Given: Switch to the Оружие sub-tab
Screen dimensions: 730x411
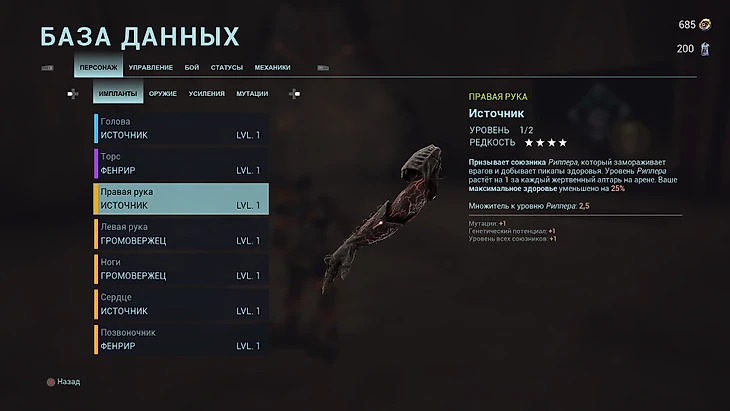Looking at the screenshot, I should coord(163,93).
